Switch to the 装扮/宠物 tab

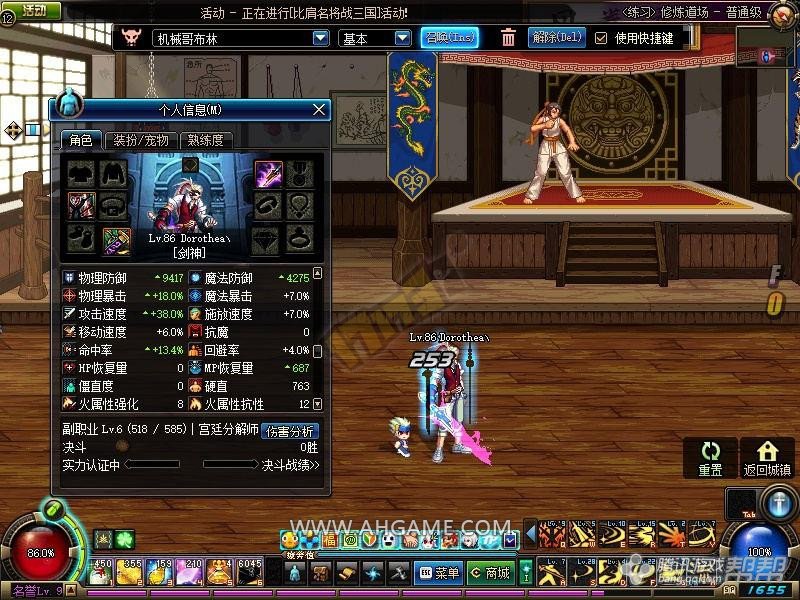coord(140,141)
